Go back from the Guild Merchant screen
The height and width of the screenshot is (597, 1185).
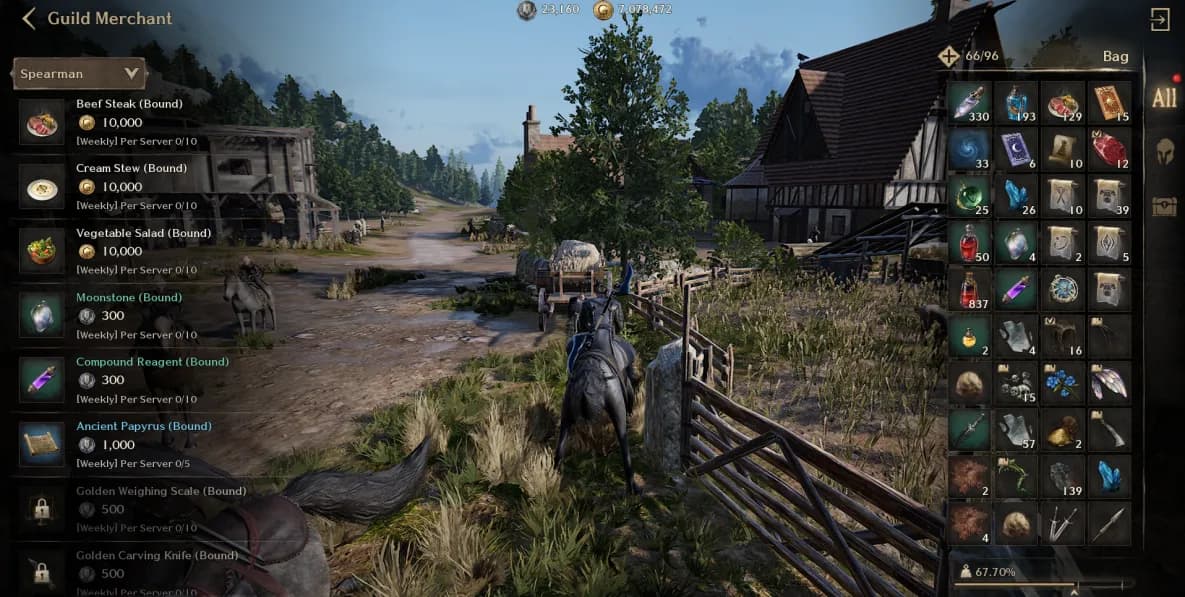point(28,18)
